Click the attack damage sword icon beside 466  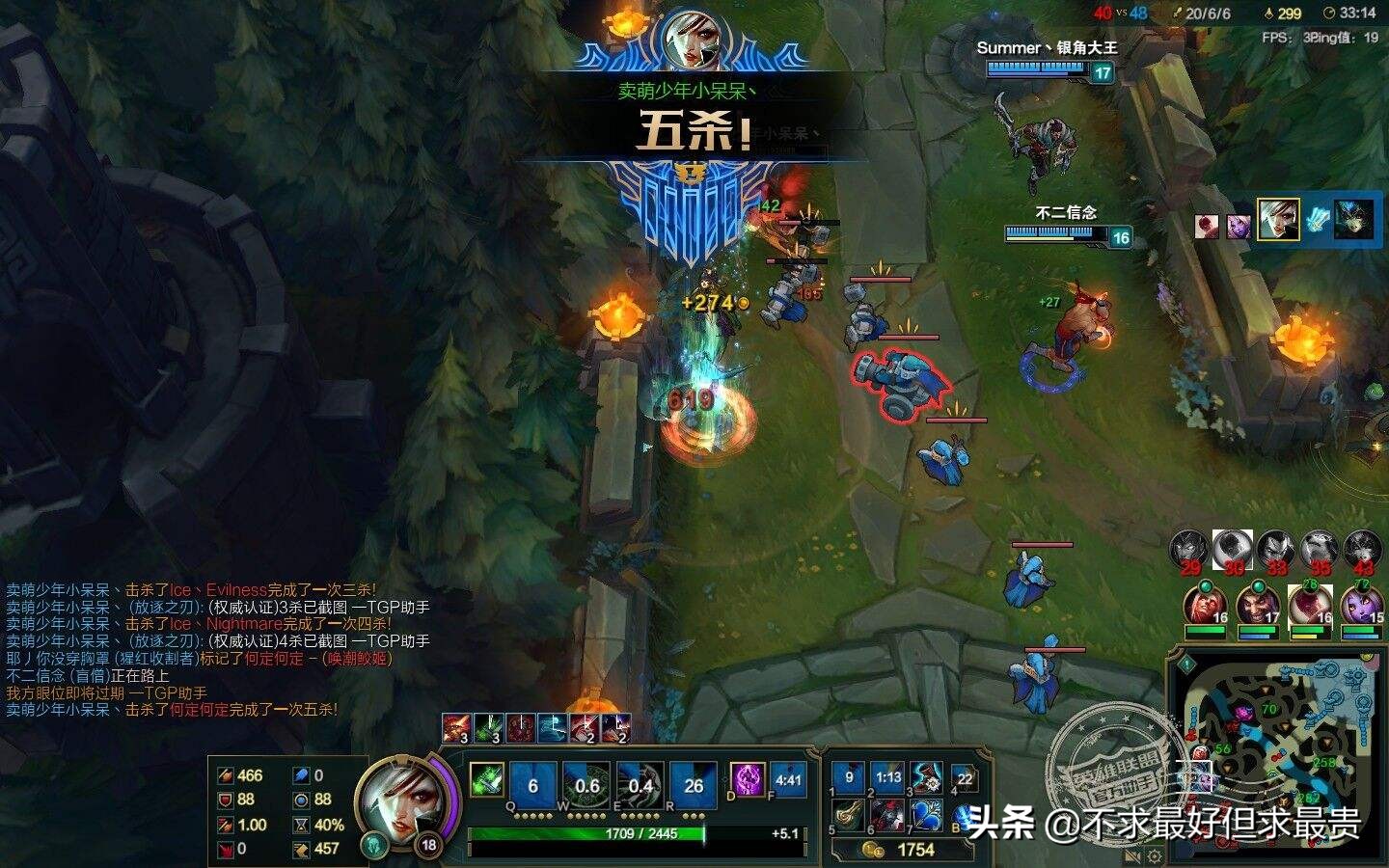pos(224,773)
